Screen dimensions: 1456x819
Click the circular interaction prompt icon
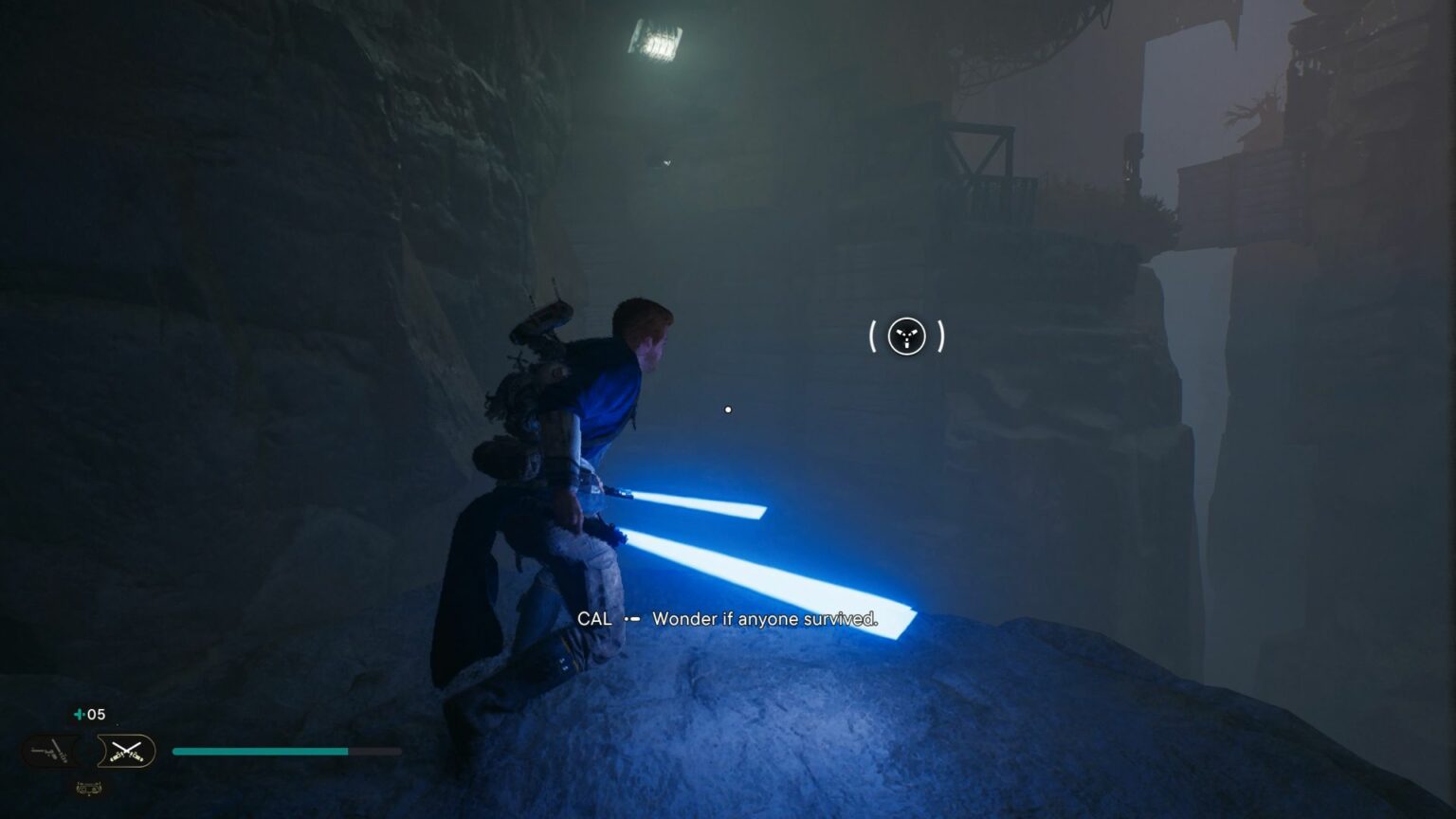[x=906, y=337]
